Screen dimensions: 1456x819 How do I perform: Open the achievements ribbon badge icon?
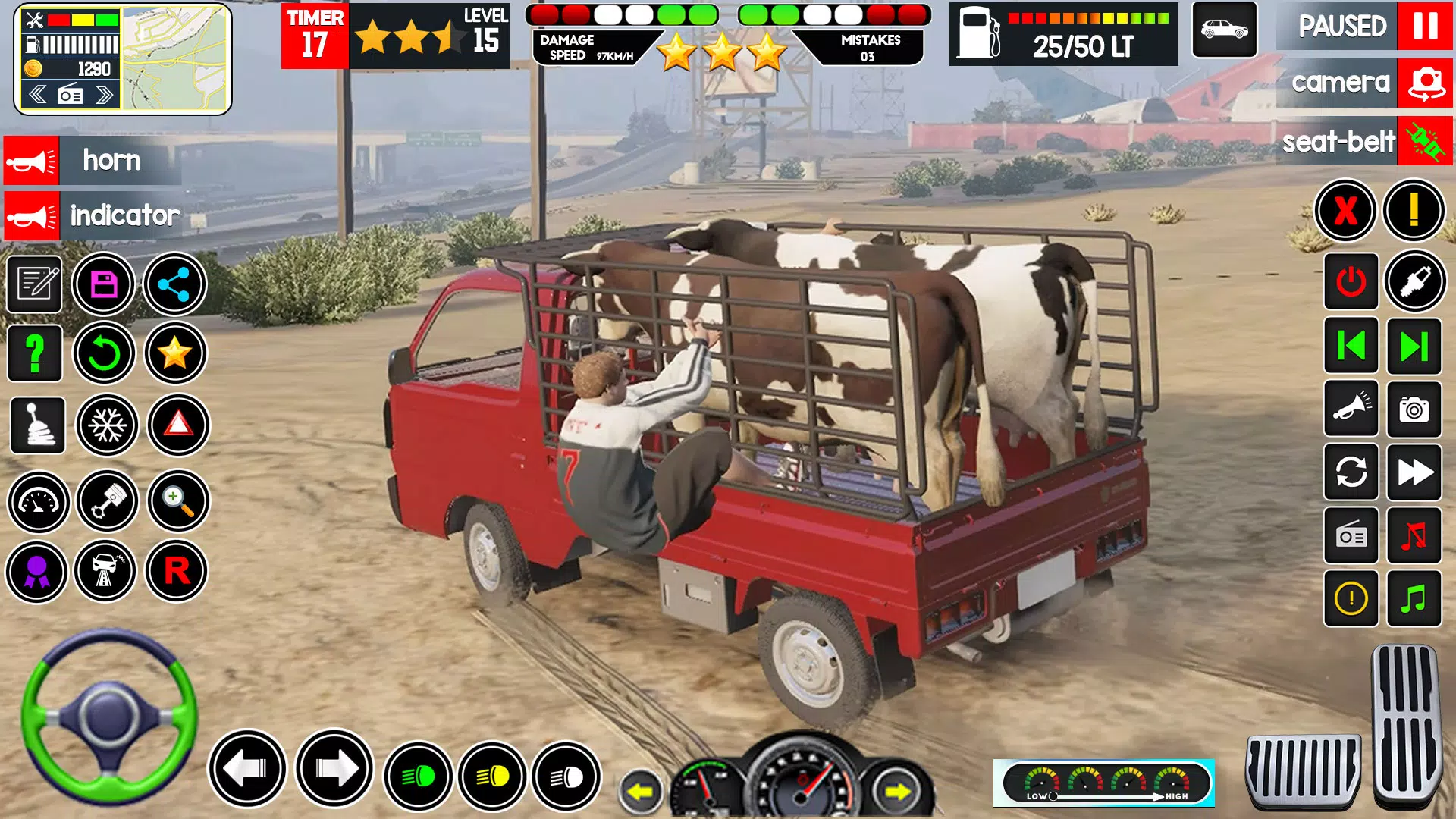click(x=36, y=570)
